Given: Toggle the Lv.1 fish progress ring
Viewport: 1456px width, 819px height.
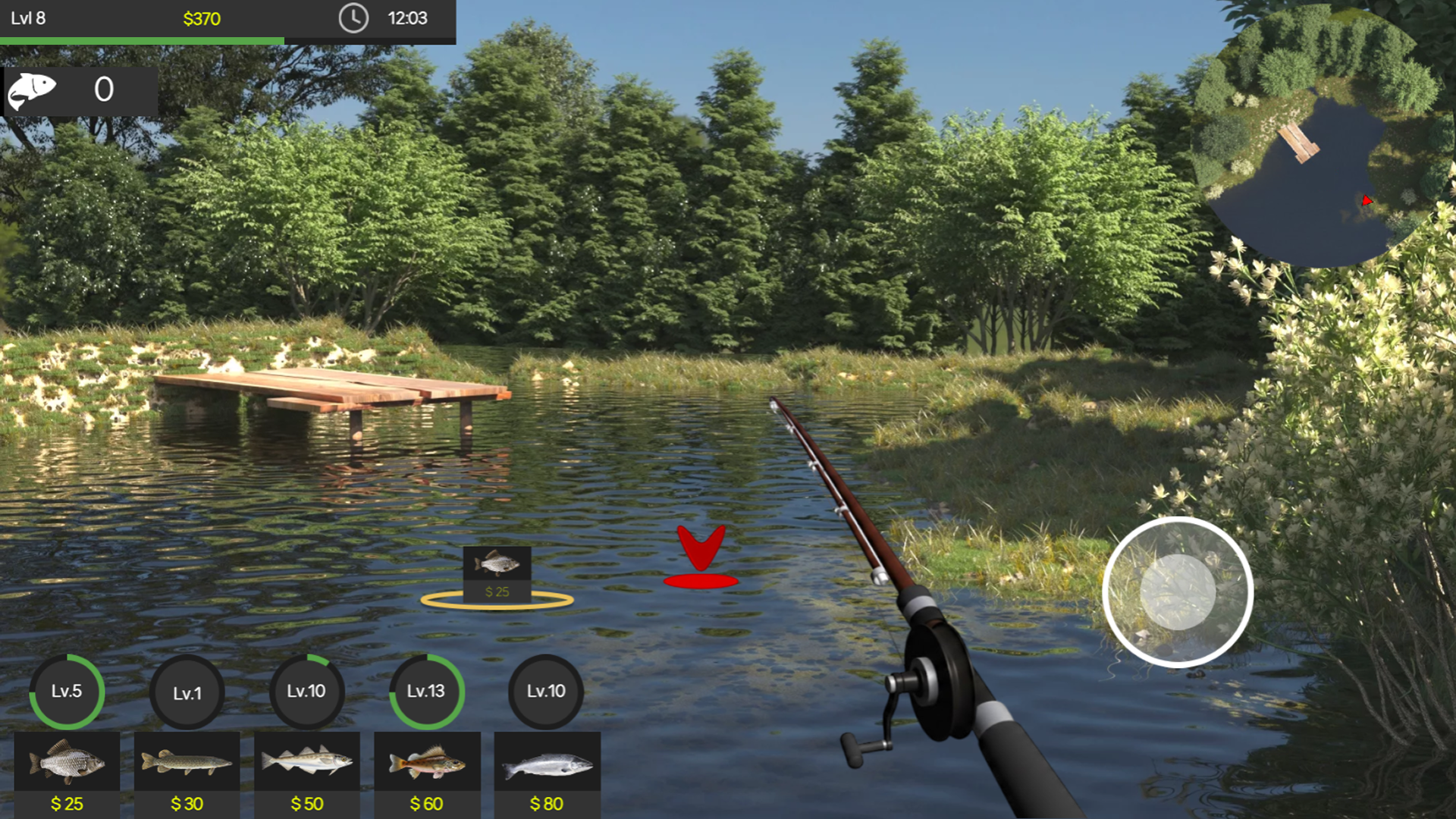Looking at the screenshot, I should 187,691.
